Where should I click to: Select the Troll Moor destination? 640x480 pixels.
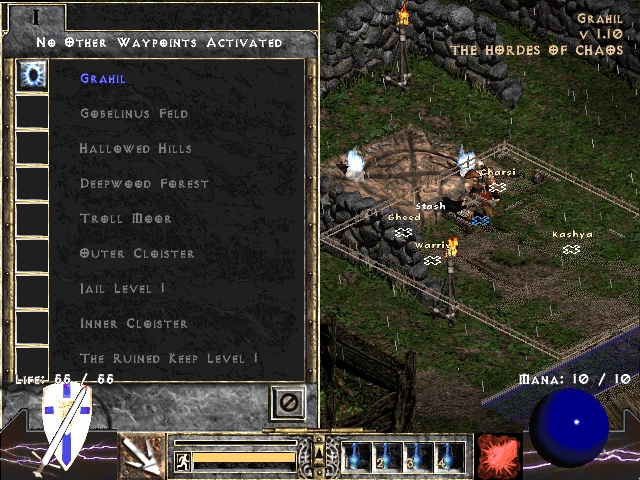tap(126, 218)
